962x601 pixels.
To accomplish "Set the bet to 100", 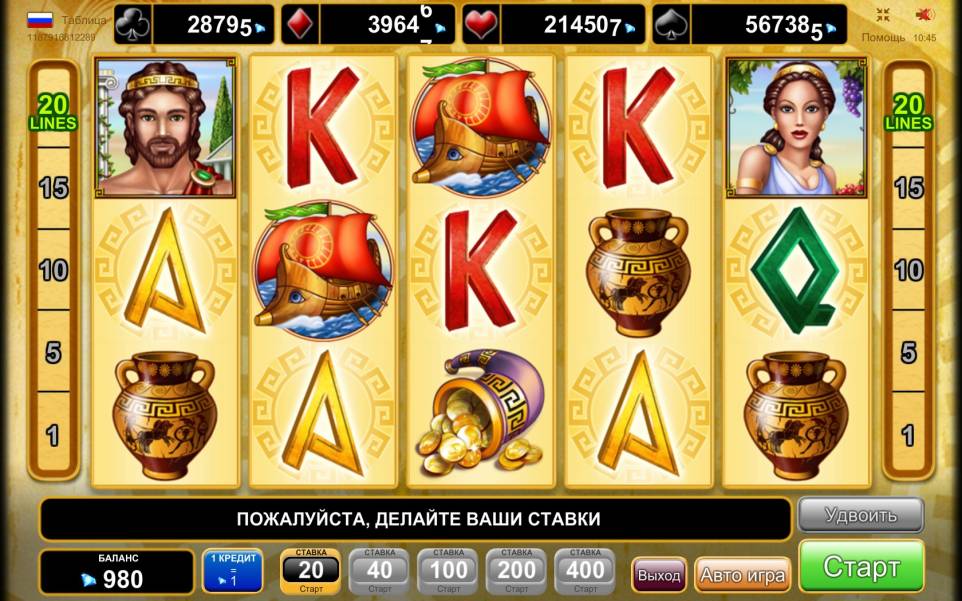I will tap(448, 571).
